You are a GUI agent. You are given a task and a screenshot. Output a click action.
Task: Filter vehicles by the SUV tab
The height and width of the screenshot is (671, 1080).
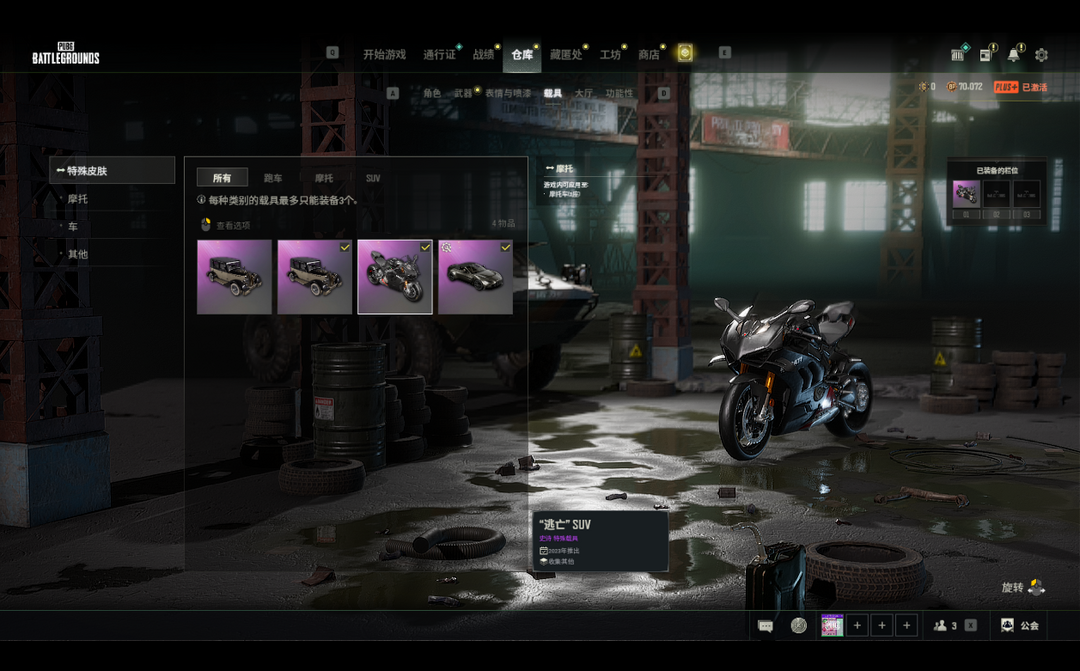373,178
